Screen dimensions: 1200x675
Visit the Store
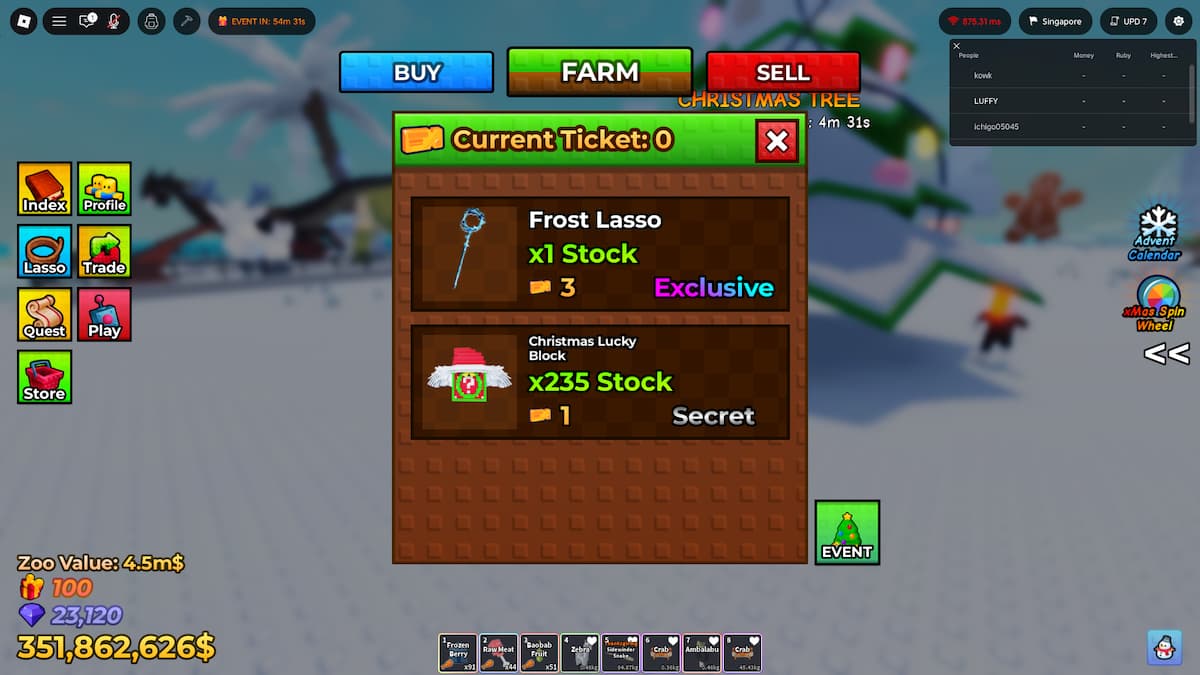44,377
